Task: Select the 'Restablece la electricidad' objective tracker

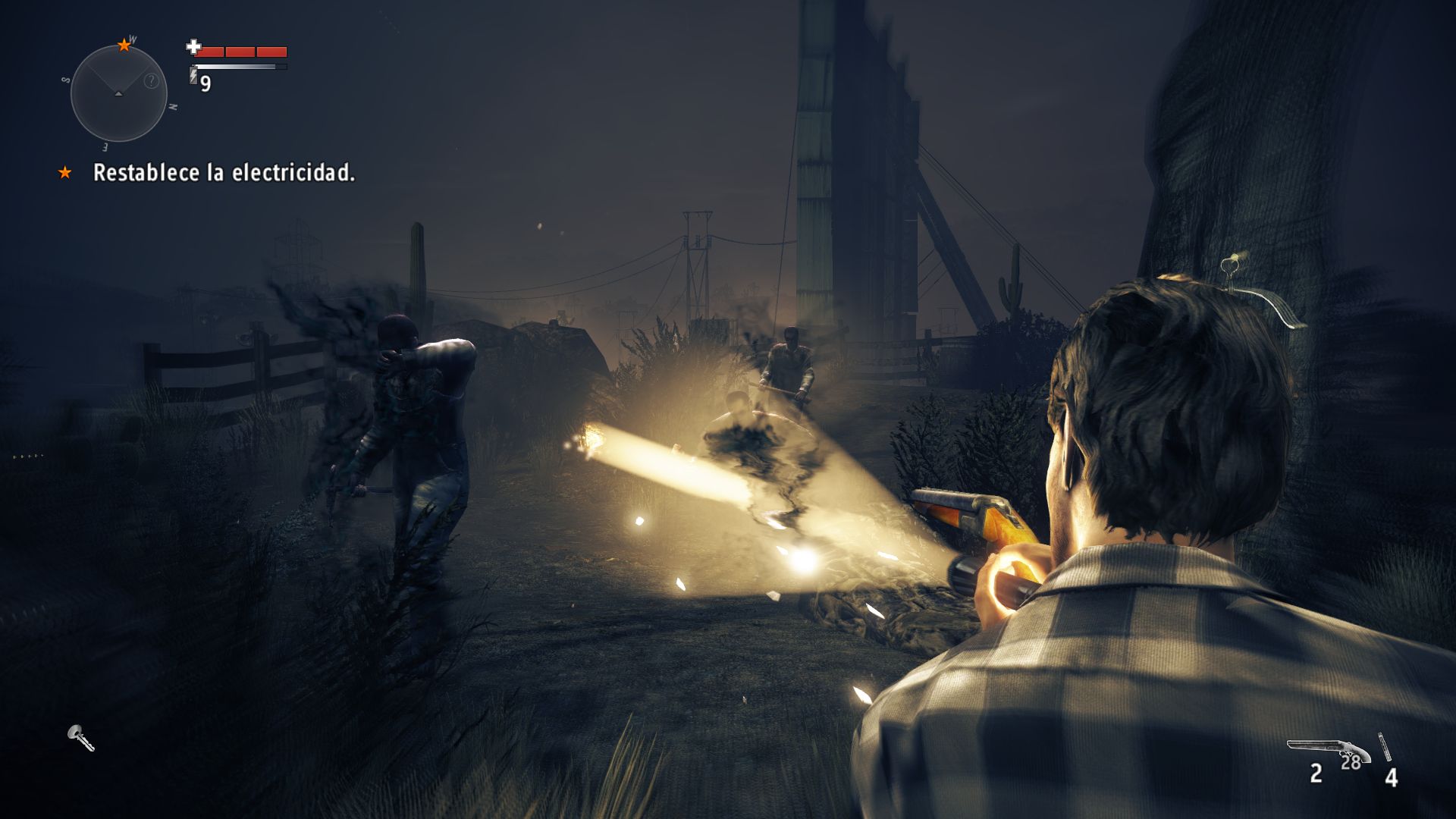Action: tap(223, 173)
